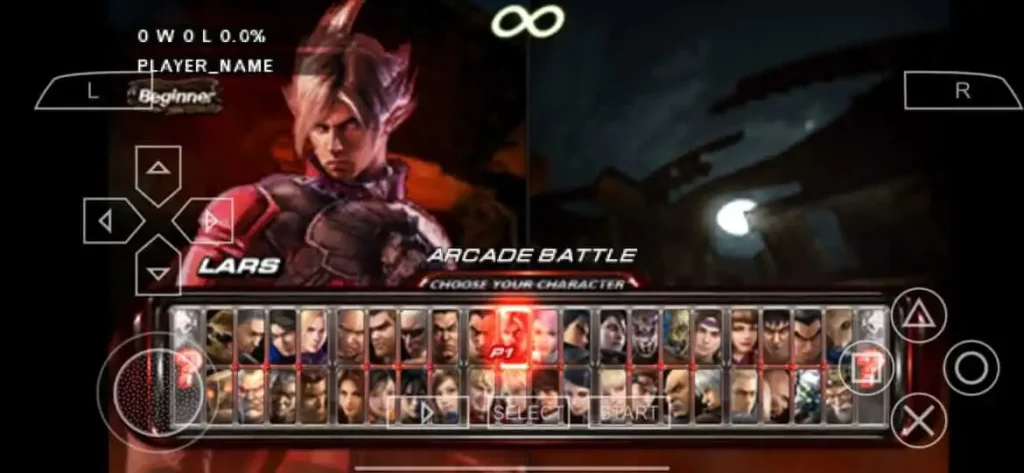The image size is (1024, 473).
Task: Tap the on-screen START button
Action: (x=629, y=411)
